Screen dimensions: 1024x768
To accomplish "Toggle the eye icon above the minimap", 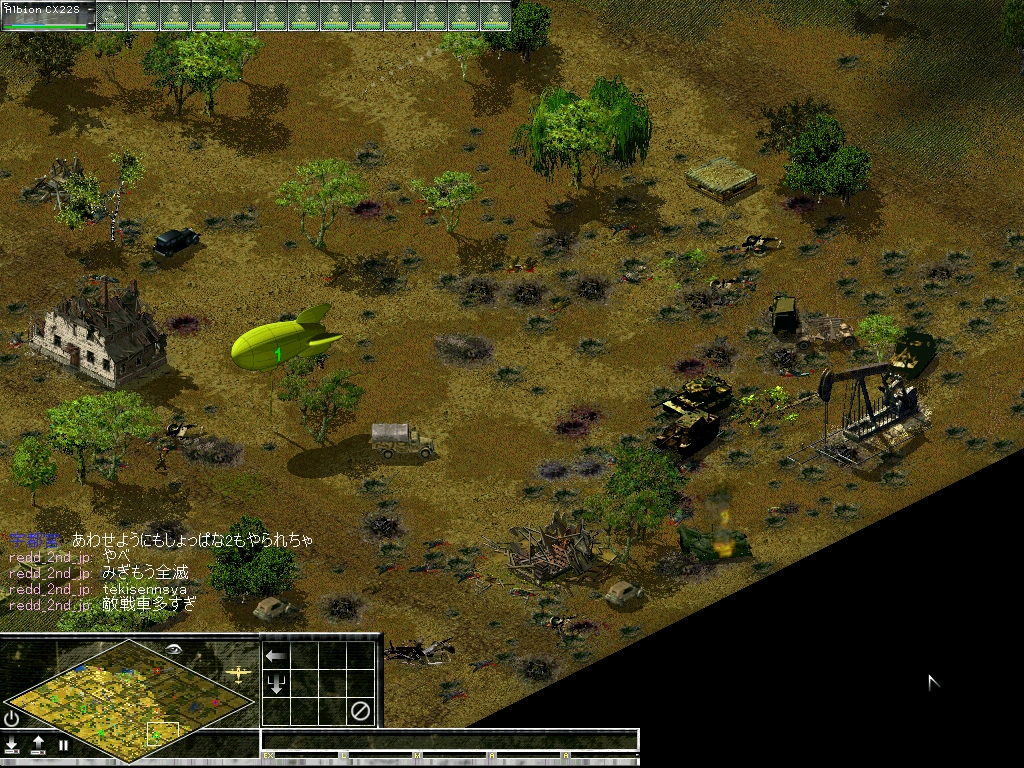I will pos(175,649).
